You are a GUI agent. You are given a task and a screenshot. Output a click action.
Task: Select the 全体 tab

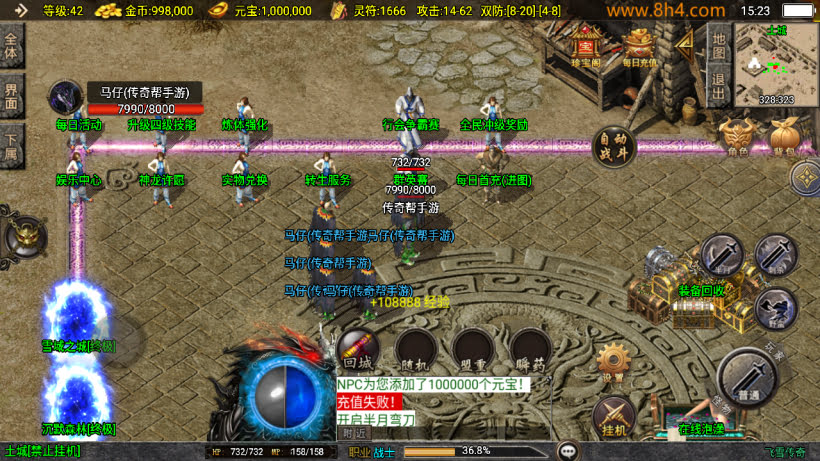[x=12, y=46]
